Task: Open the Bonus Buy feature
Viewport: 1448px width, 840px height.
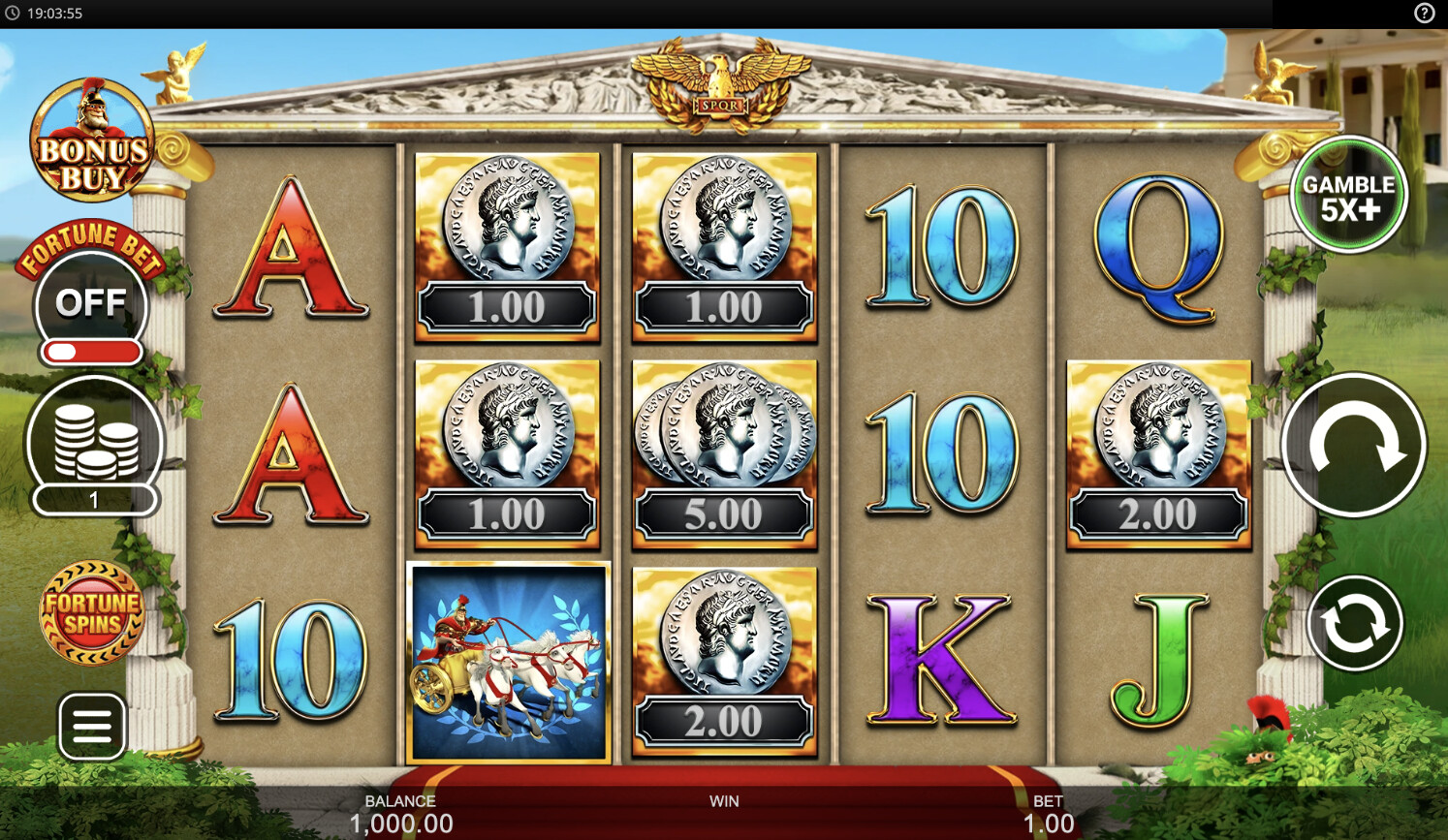Action: tap(92, 141)
